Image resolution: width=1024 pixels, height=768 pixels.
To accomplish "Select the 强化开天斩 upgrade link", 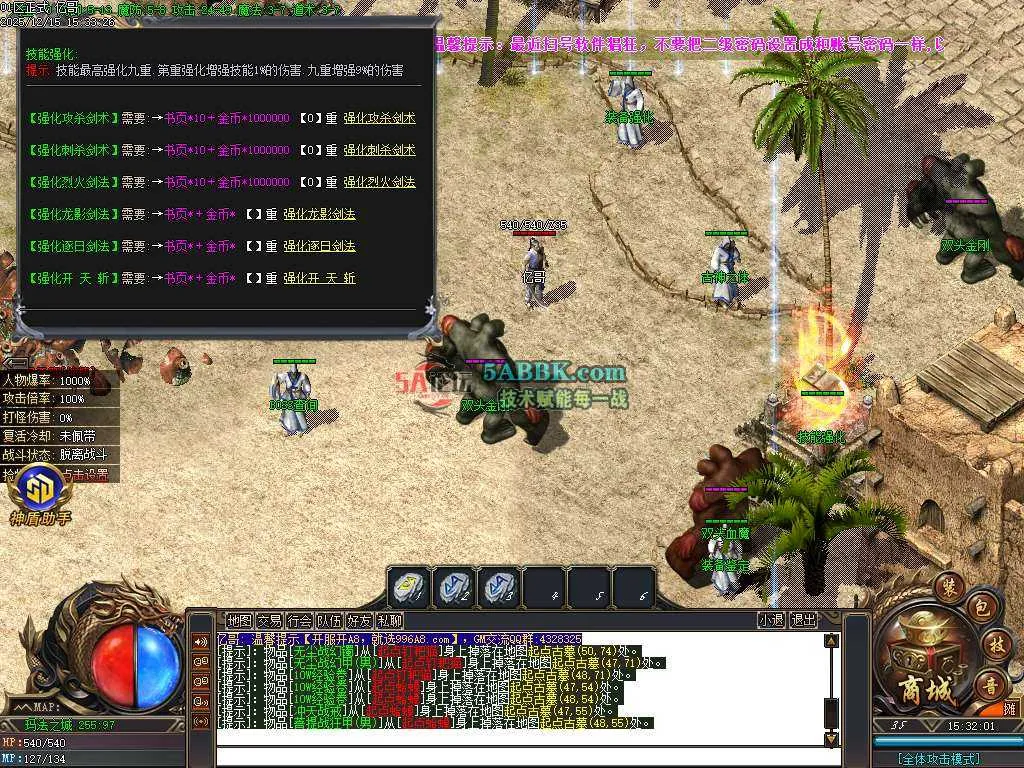I will (x=319, y=278).
